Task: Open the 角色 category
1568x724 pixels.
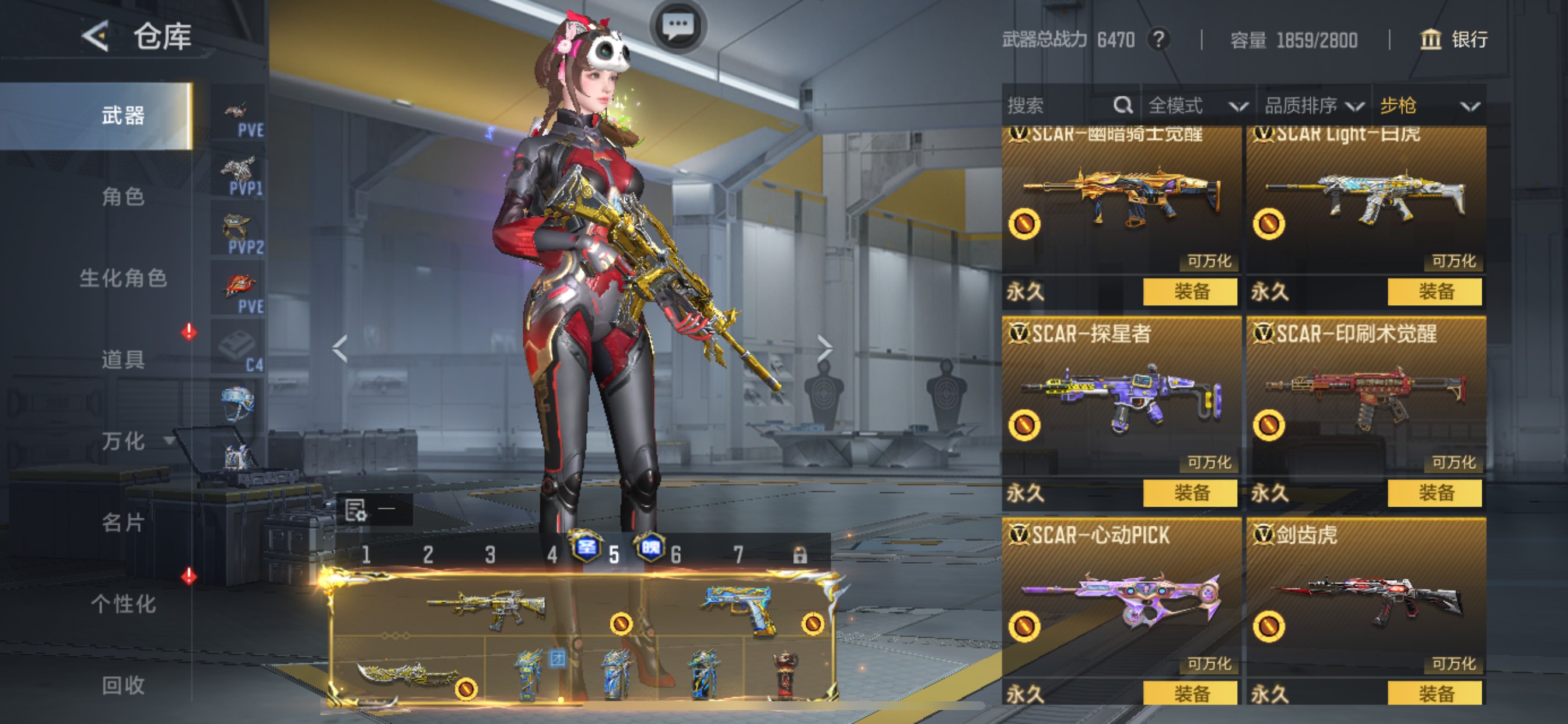Action: 123,197
